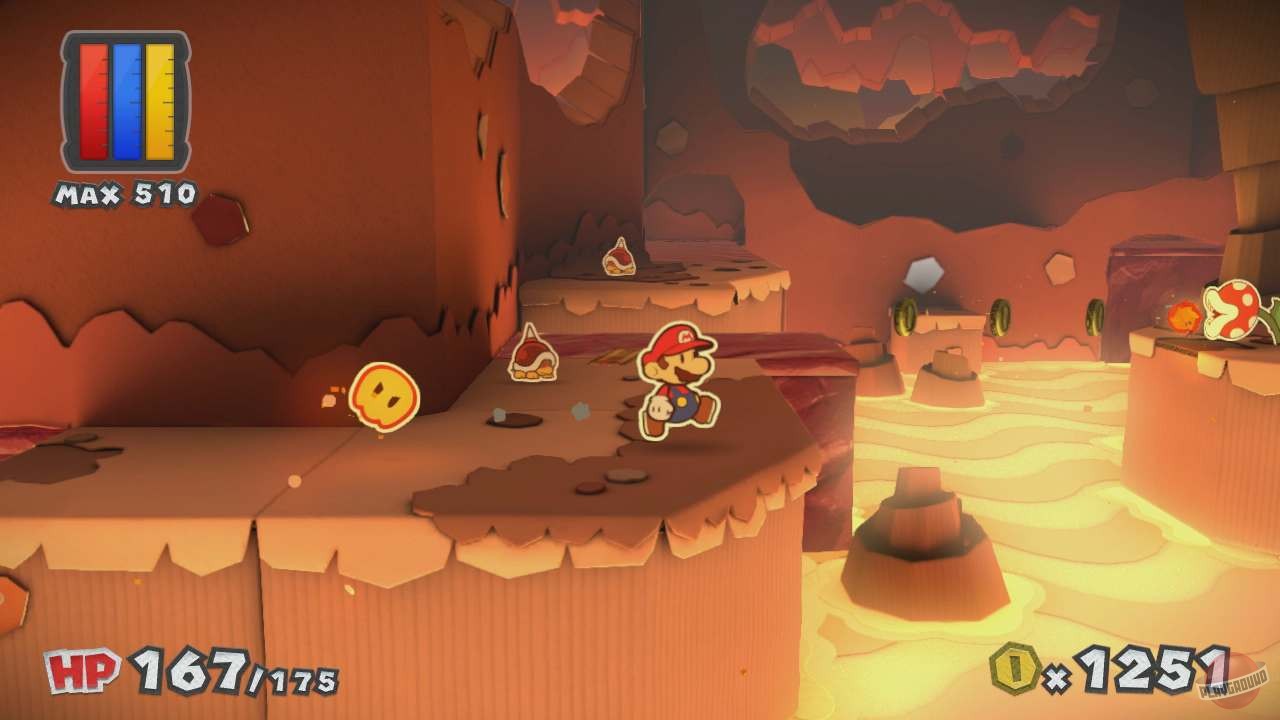Select the yellow paint meter bar
Viewport: 1280px width, 720px height.
[160, 100]
